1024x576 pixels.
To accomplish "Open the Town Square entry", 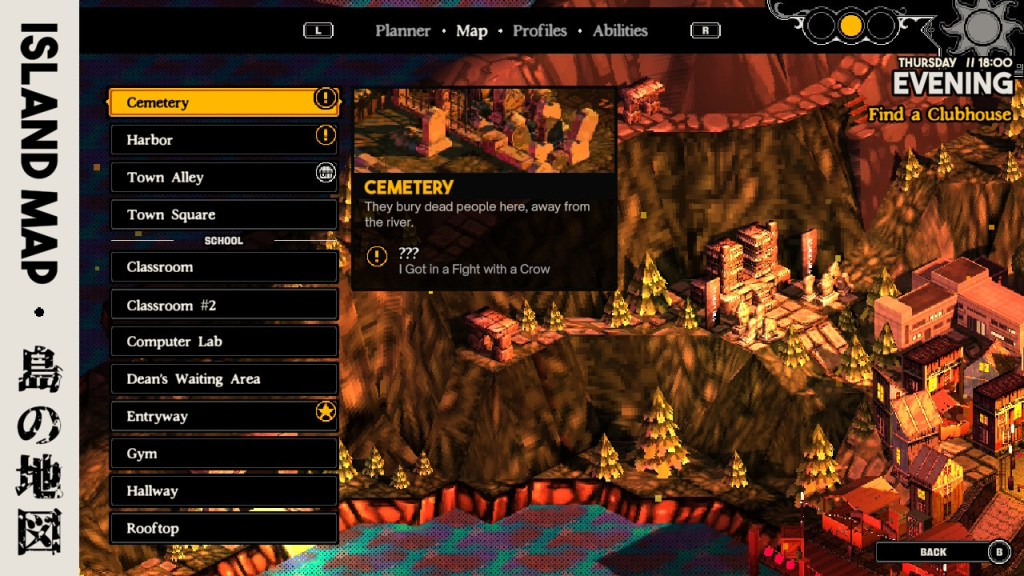I will point(222,214).
